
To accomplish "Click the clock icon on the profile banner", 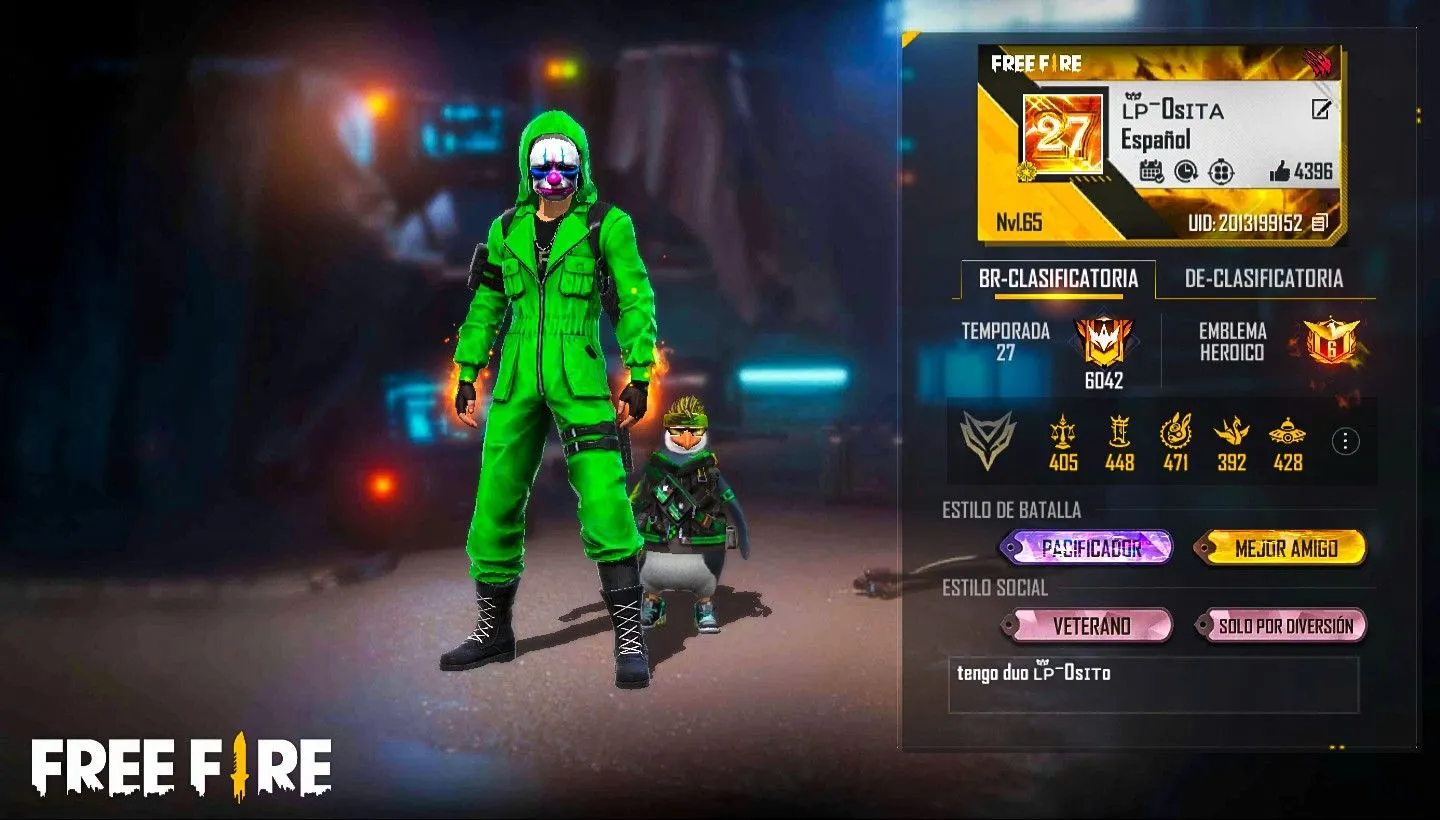I will point(1186,171).
